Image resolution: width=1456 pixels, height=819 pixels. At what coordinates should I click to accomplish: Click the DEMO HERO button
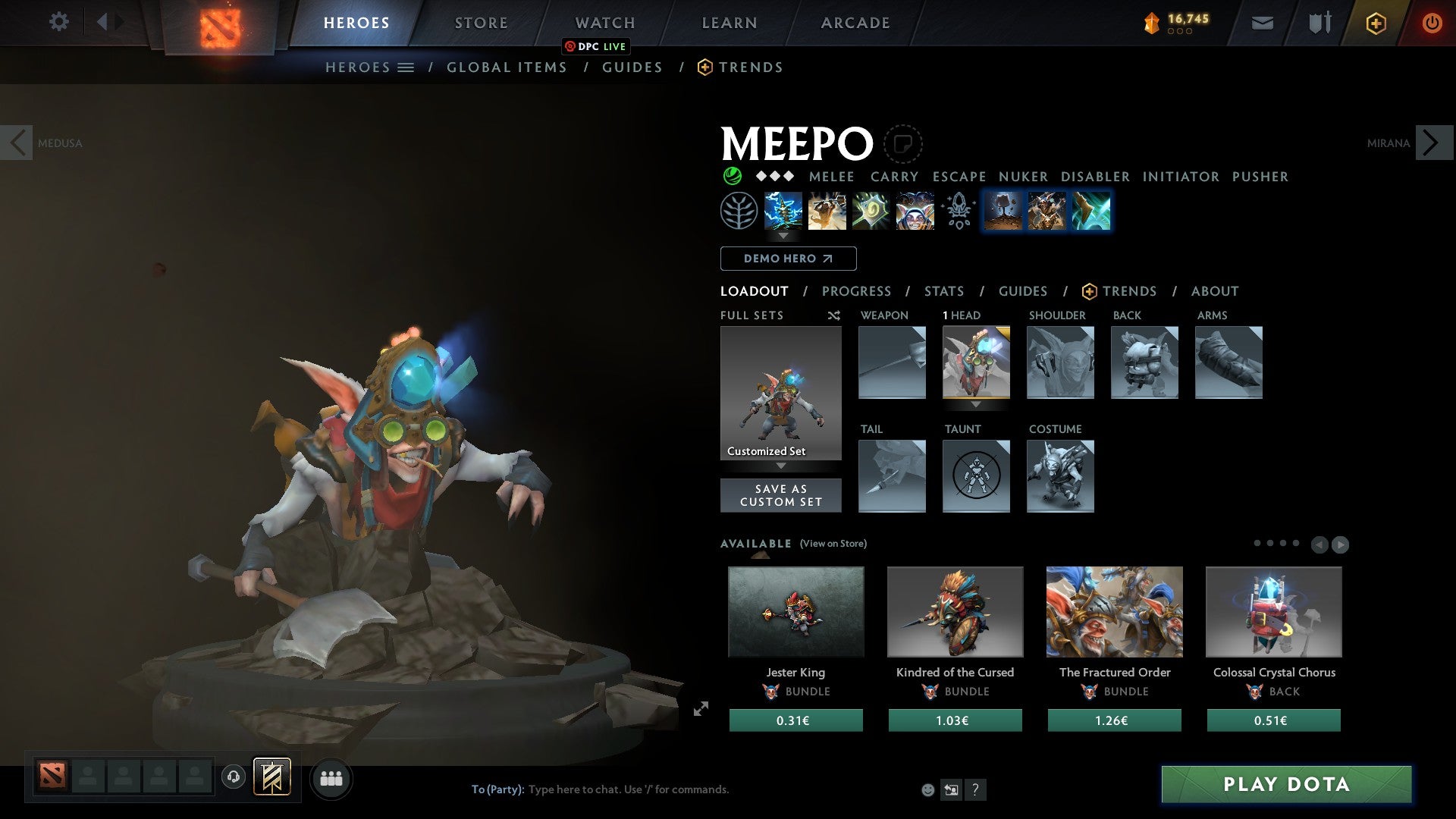pyautogui.click(x=787, y=259)
